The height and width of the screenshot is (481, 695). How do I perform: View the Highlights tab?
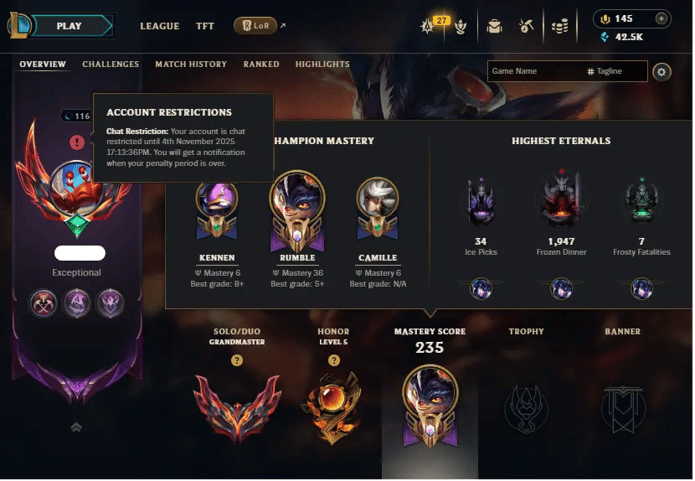click(322, 64)
